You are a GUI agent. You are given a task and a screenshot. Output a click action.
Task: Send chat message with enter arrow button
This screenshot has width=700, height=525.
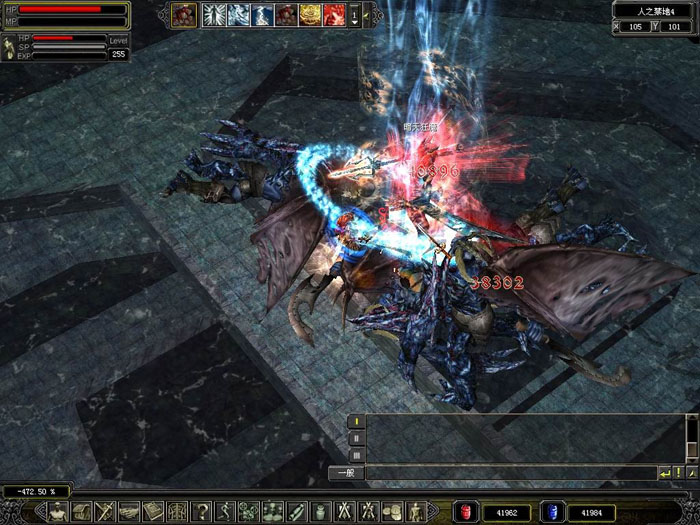tap(666, 472)
